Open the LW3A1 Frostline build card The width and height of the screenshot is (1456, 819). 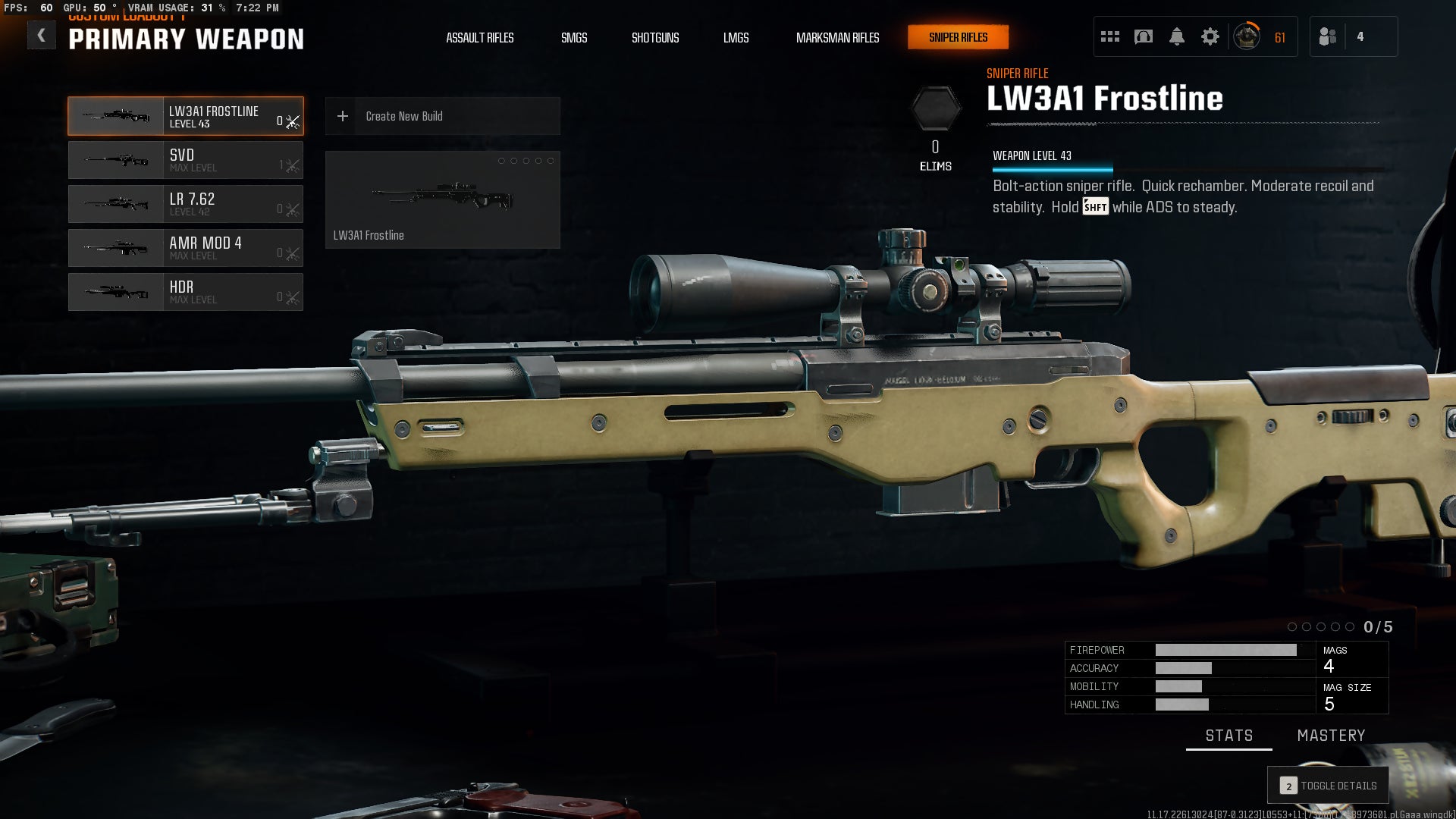click(442, 199)
